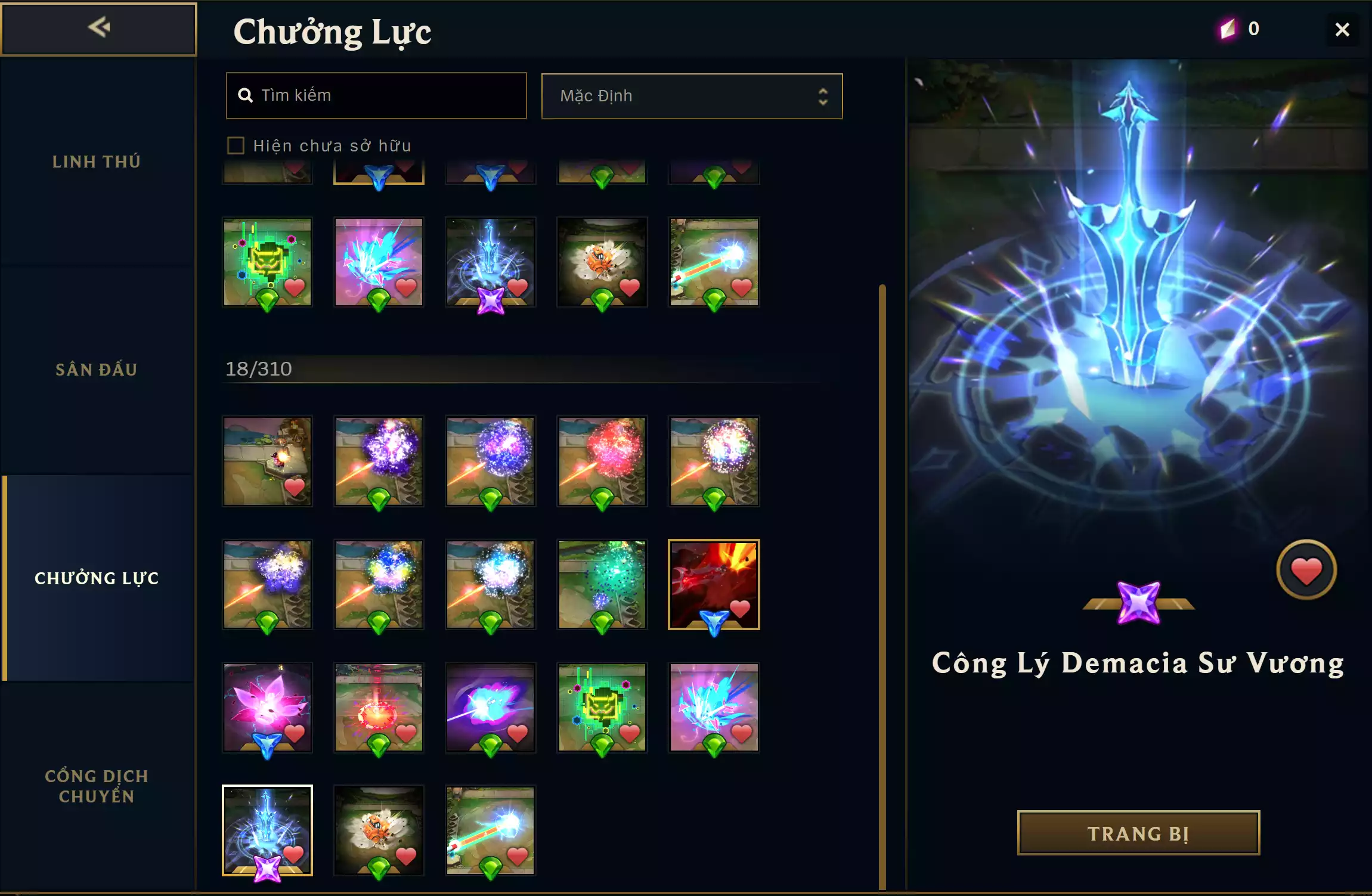Click the dropdown chevron arrows next to Mặc Định
Screen dimensions: 1372x896
pos(823,96)
